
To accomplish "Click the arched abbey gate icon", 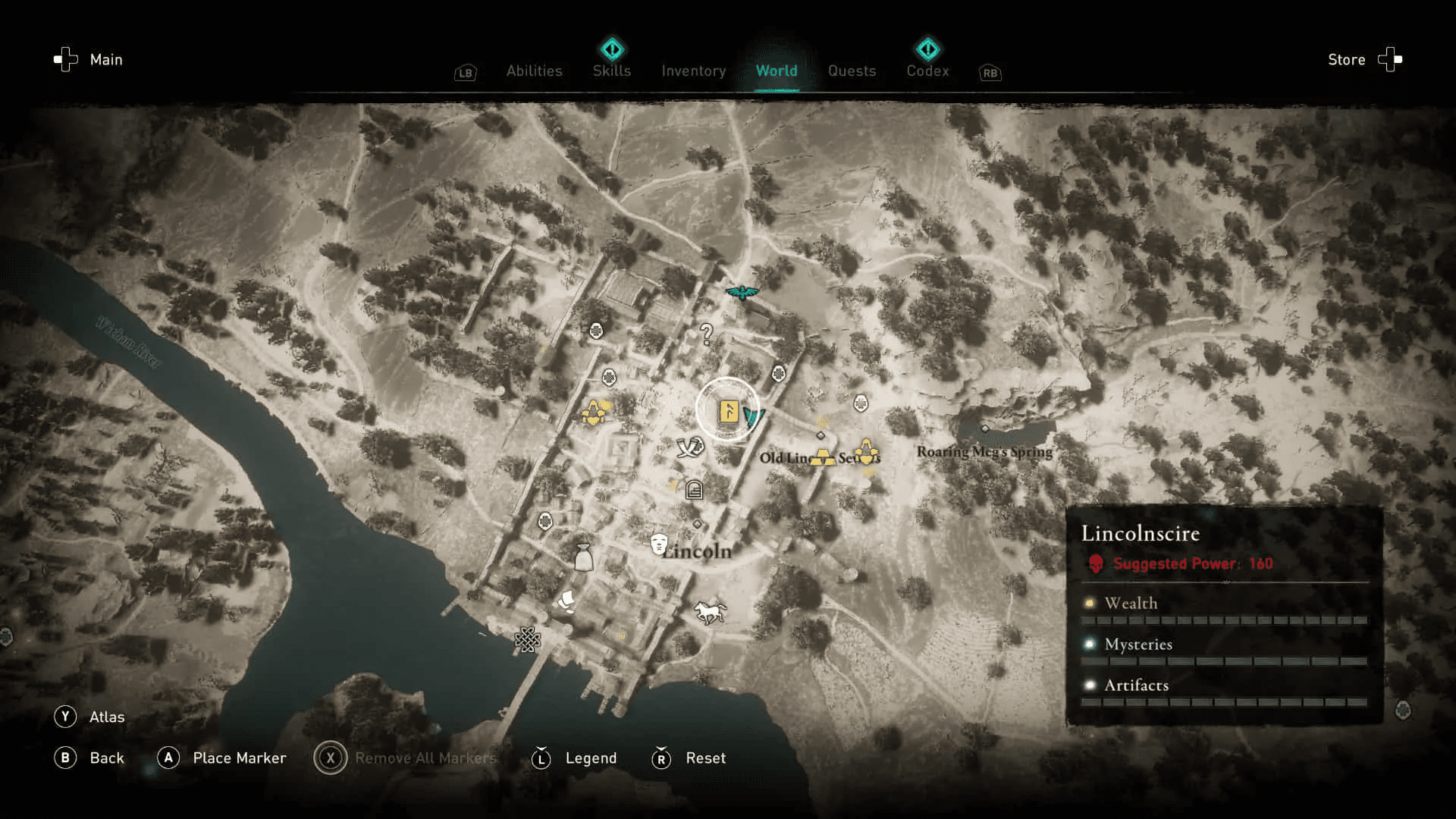I will tap(693, 490).
